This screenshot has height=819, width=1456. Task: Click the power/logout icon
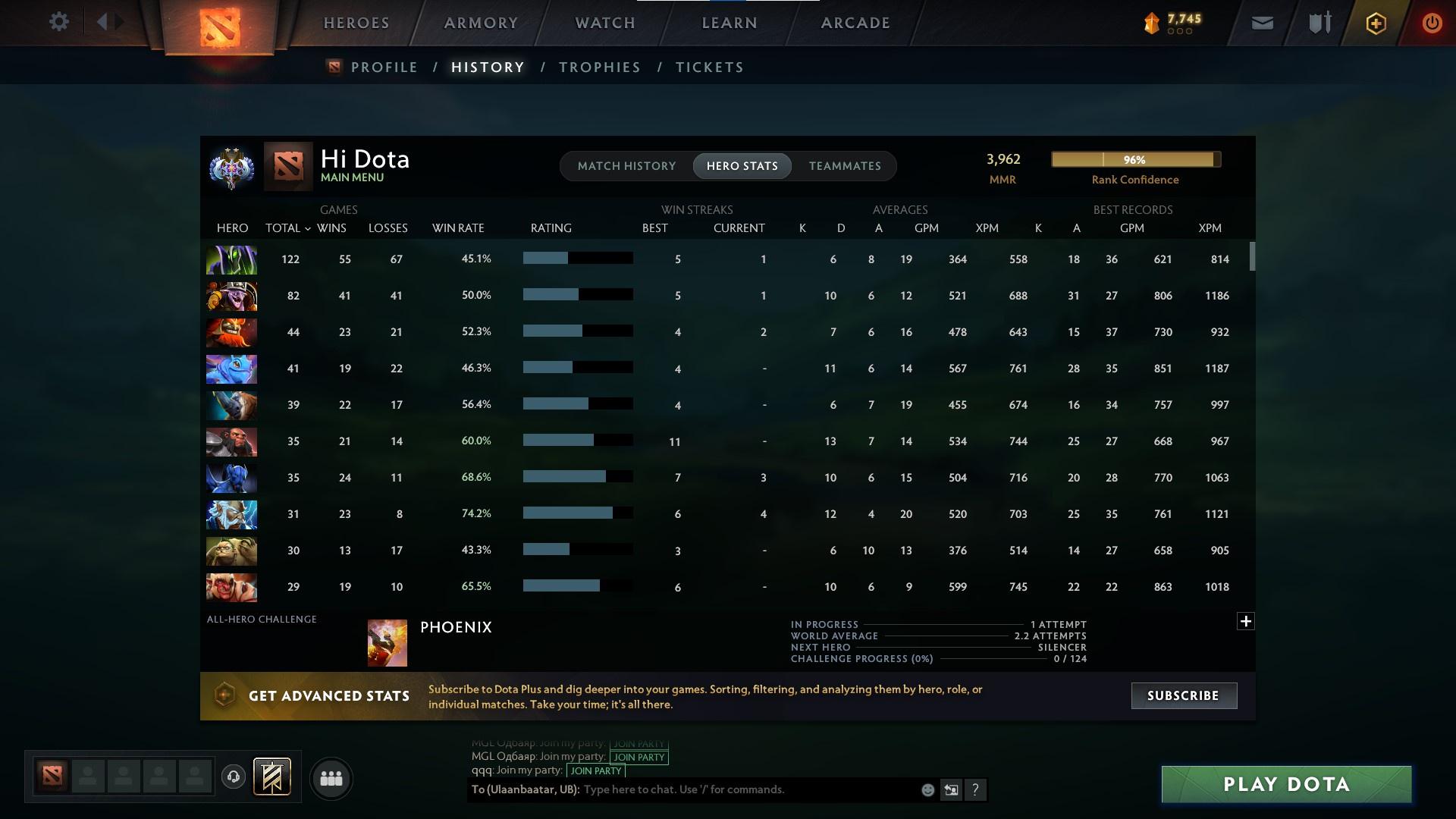pos(1432,23)
